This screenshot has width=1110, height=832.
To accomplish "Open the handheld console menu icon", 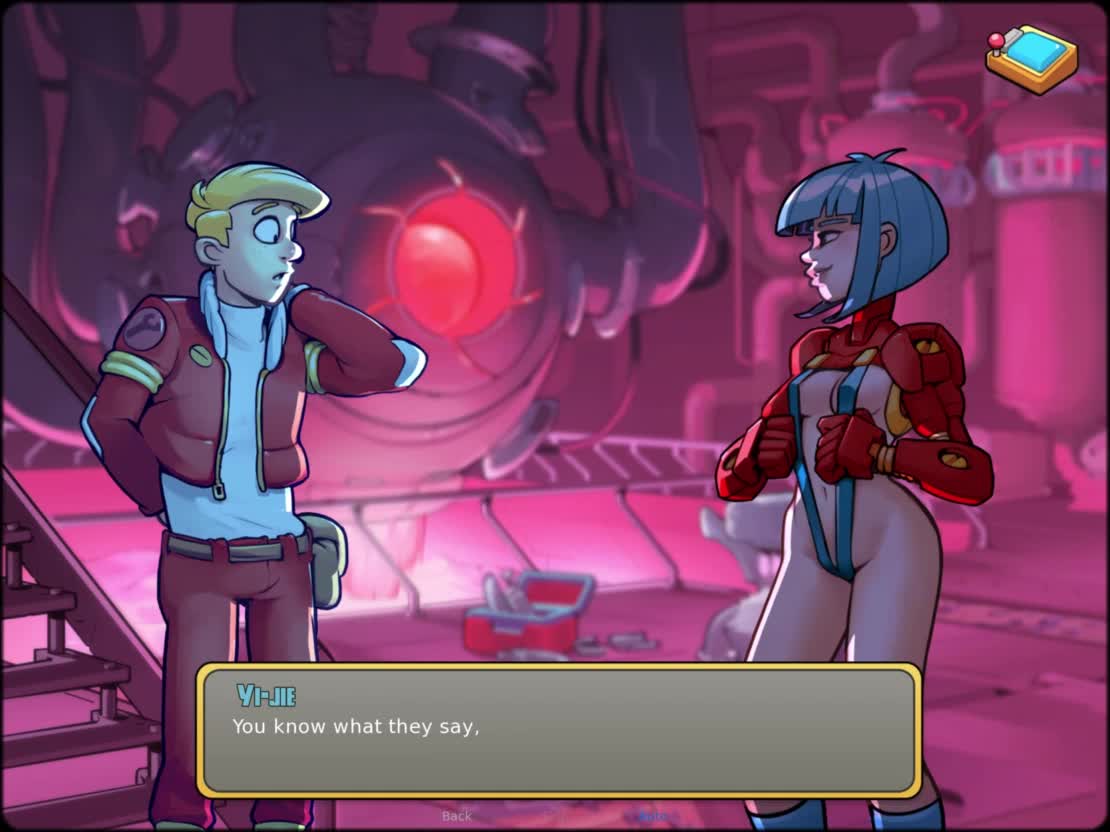I will (1032, 59).
